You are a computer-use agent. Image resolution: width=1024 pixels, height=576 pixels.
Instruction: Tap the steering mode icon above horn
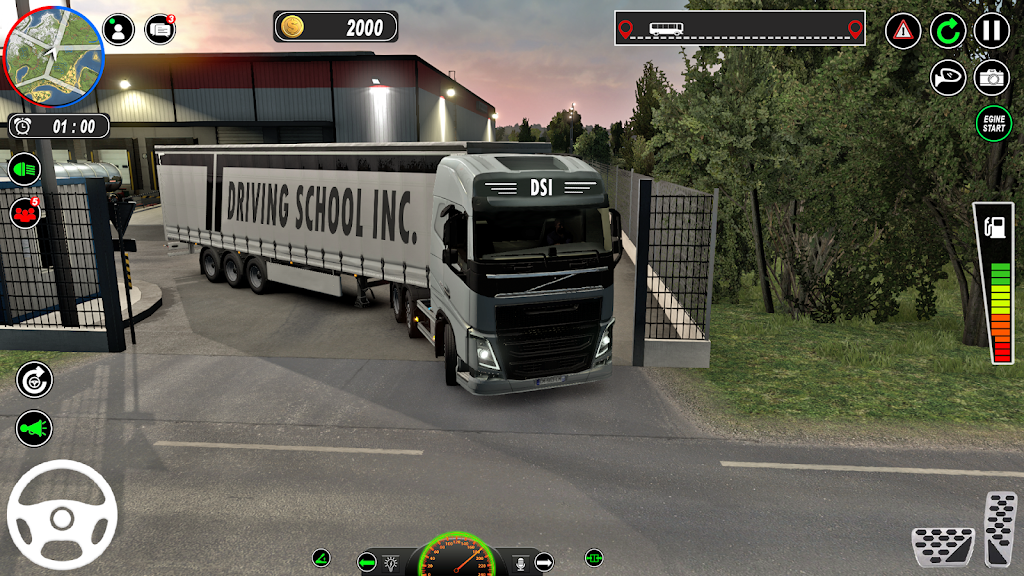coord(33,378)
